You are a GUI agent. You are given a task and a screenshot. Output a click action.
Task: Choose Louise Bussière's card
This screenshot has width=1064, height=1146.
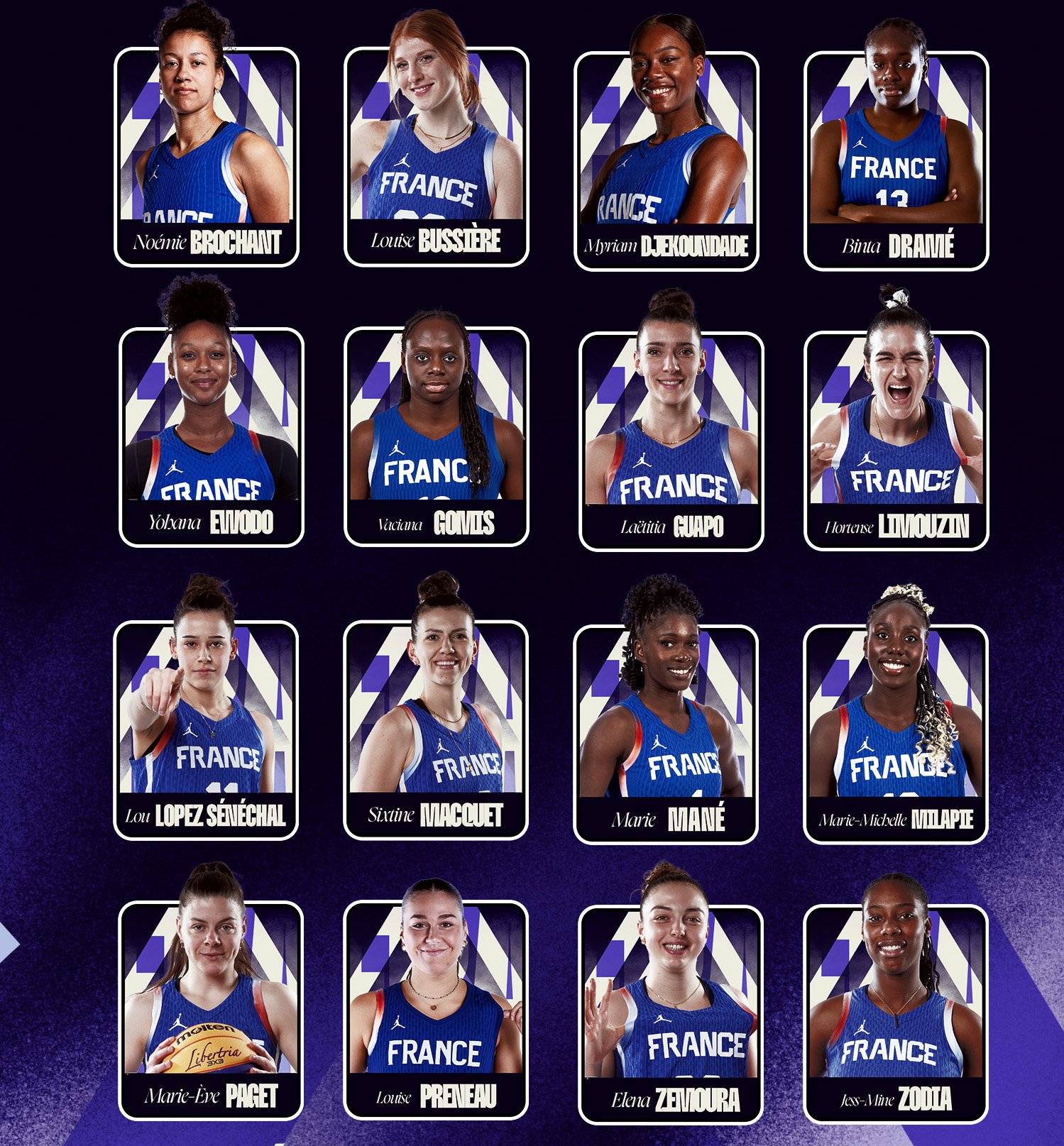pos(437,157)
